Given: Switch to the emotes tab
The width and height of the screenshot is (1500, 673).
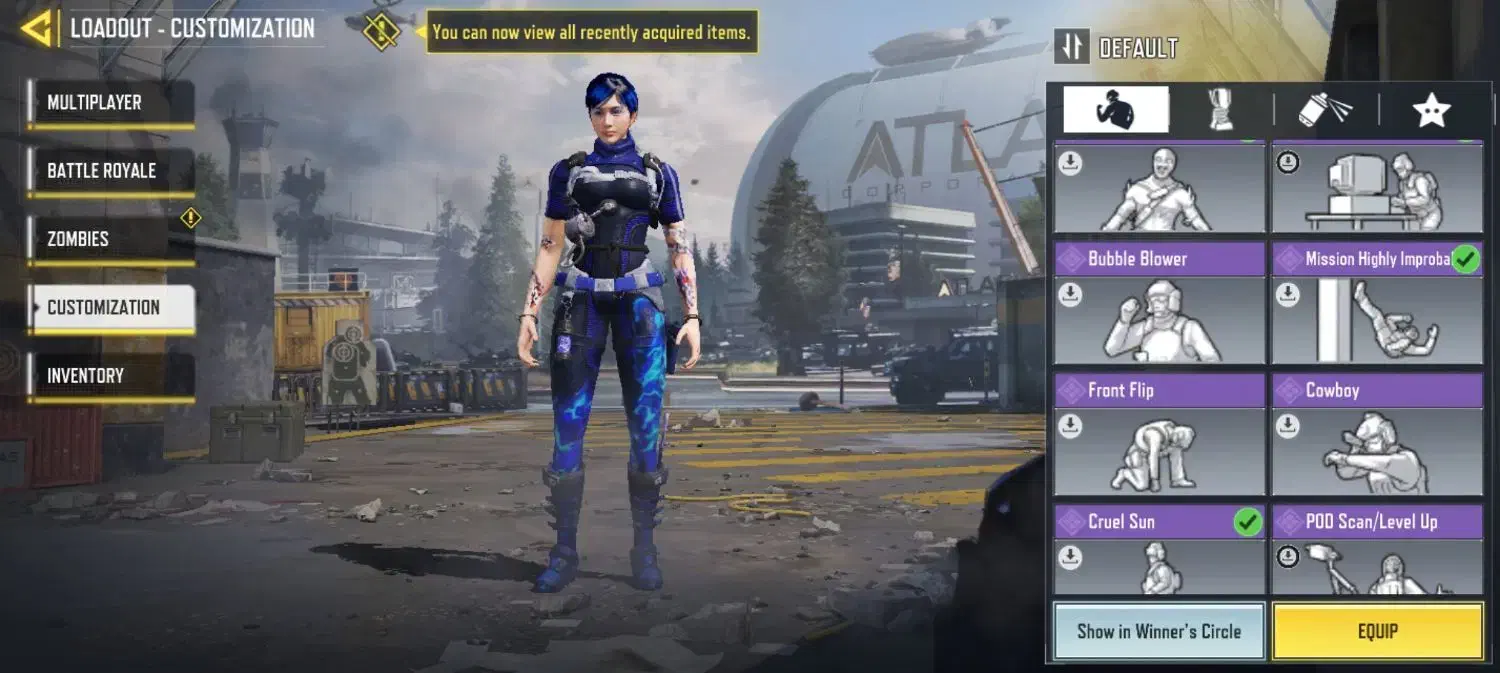Looking at the screenshot, I should coord(1115,110).
